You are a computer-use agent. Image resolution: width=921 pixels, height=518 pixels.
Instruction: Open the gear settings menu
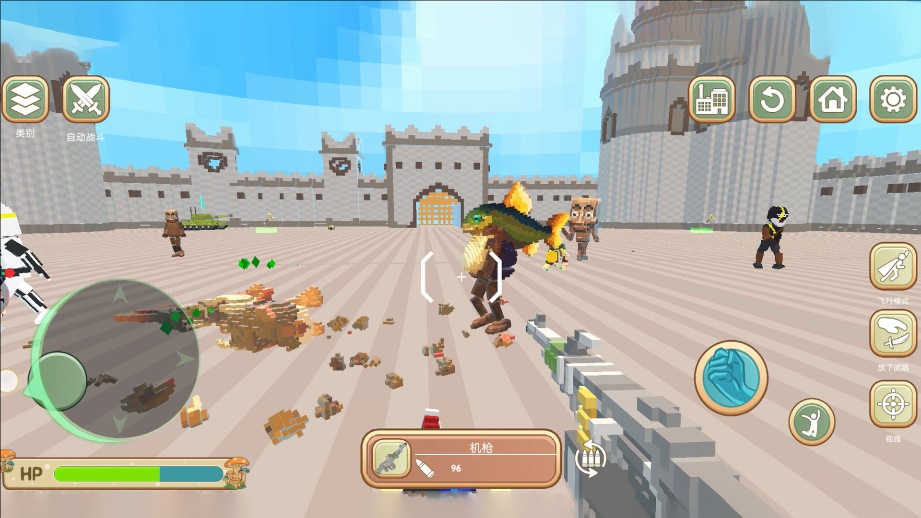(x=892, y=99)
